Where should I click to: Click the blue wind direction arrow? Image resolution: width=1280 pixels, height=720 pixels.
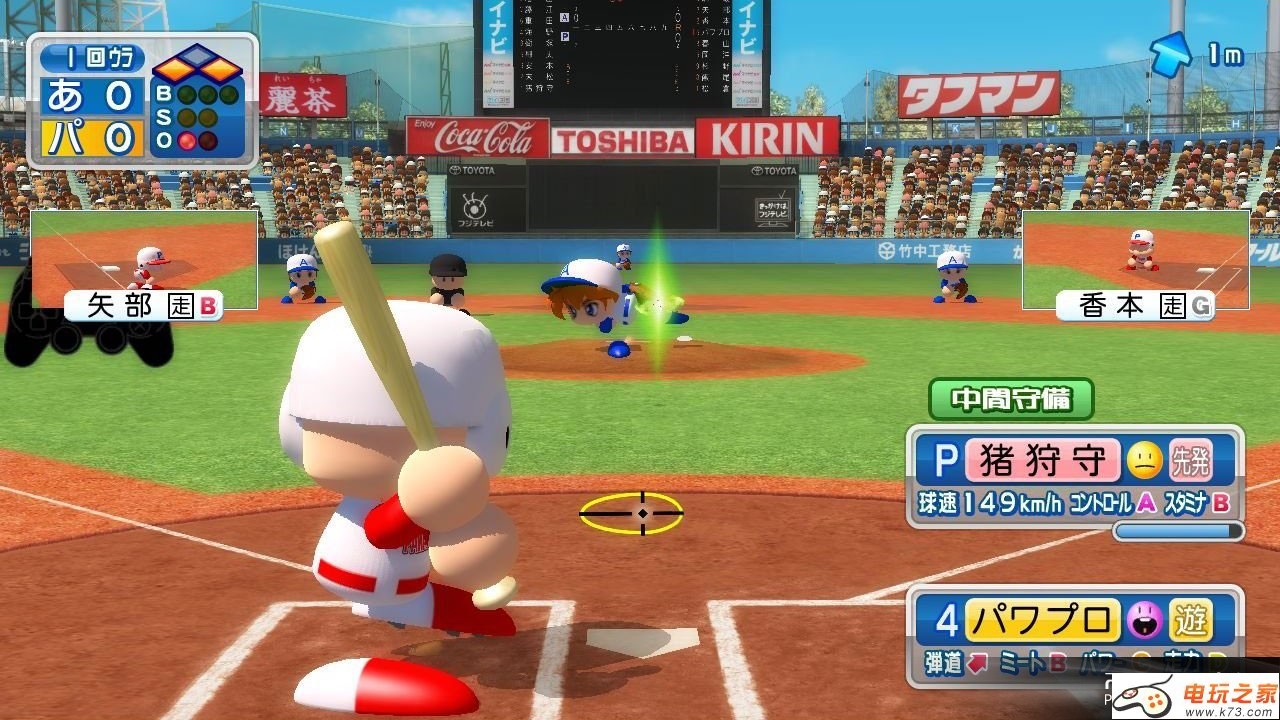tap(1171, 53)
